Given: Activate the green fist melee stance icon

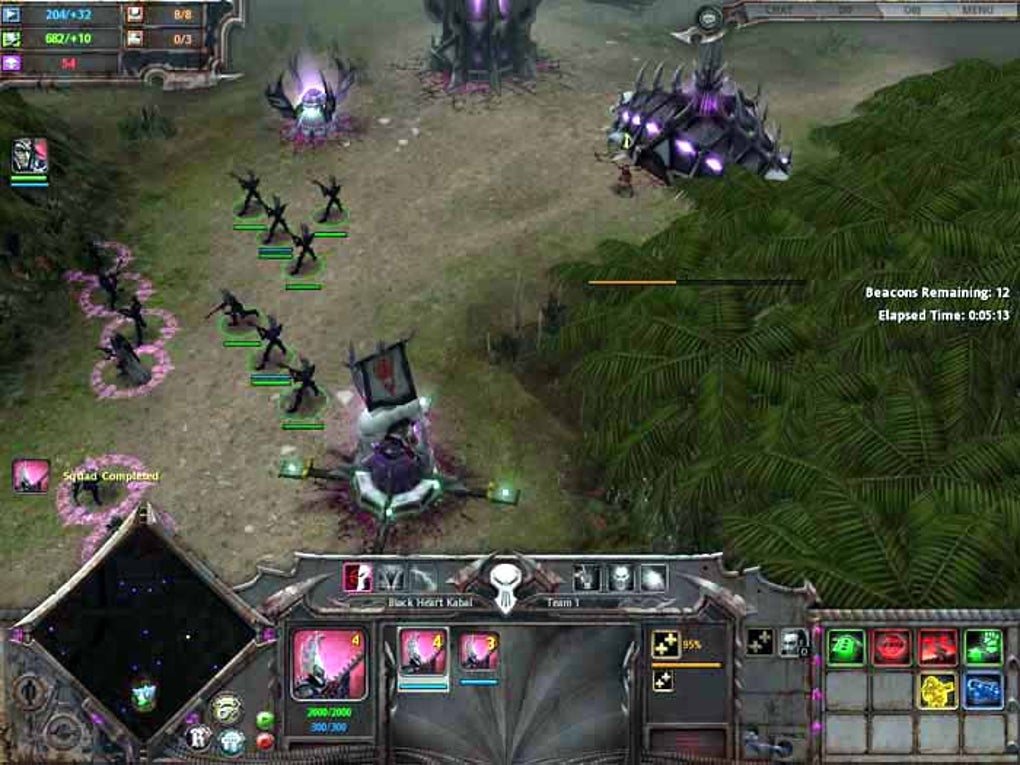Looking at the screenshot, I should [x=984, y=647].
